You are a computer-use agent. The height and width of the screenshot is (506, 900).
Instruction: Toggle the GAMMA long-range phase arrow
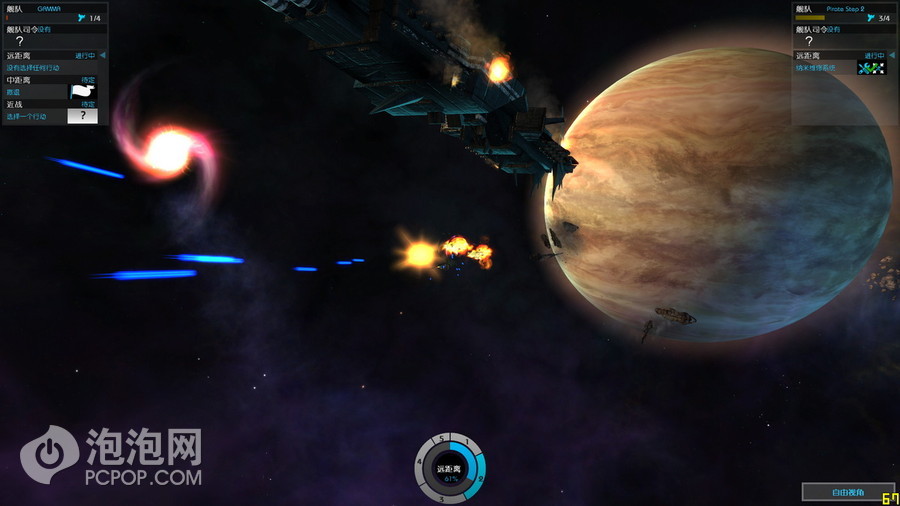pyautogui.click(x=102, y=56)
